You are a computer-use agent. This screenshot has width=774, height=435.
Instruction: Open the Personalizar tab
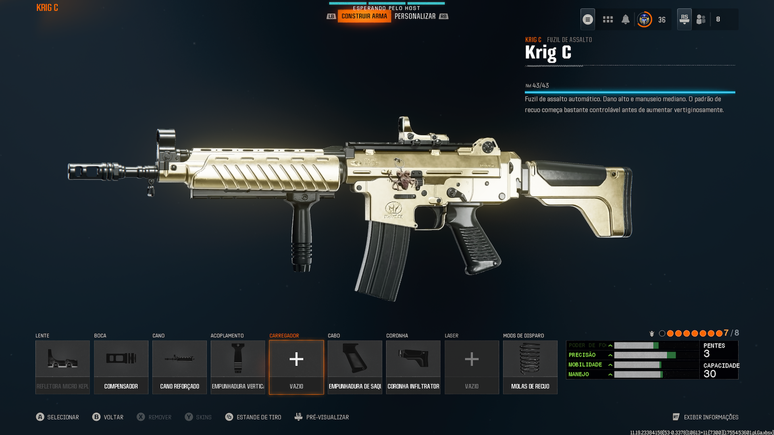(415, 16)
